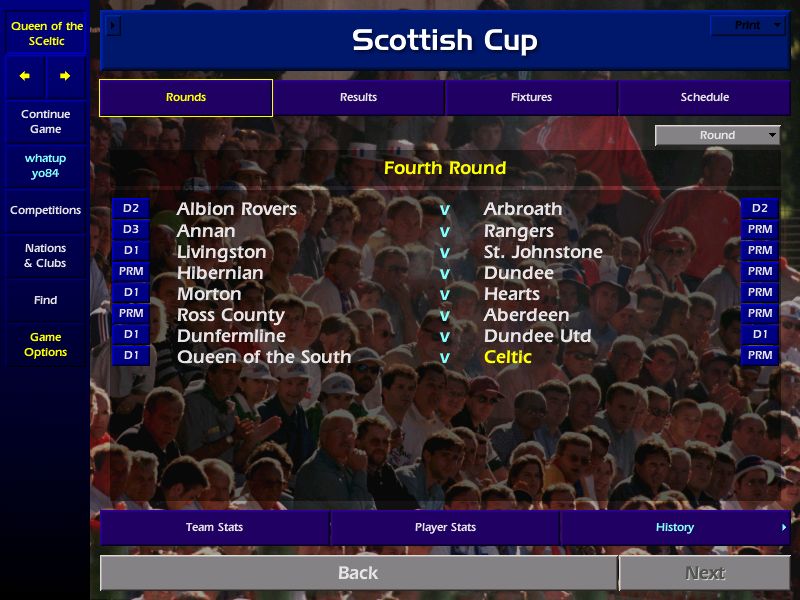Open Nations & Clubs menu
Image resolution: width=800 pixels, height=600 pixels.
45,255
